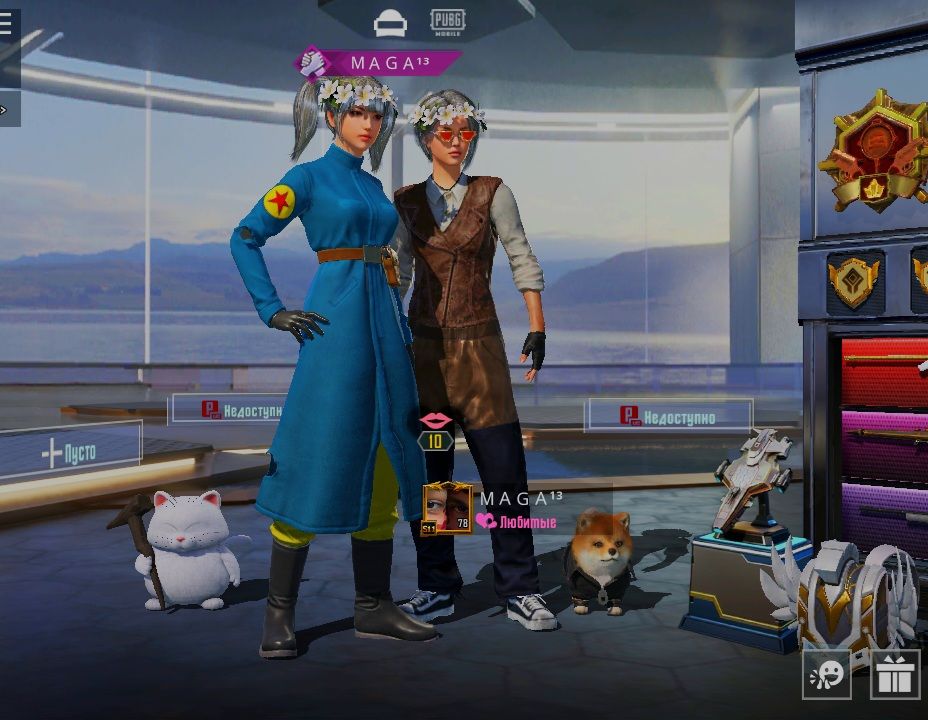Screen dimensions: 928x720
Task: Open the hamburger menu
Action: (x=6, y=24)
